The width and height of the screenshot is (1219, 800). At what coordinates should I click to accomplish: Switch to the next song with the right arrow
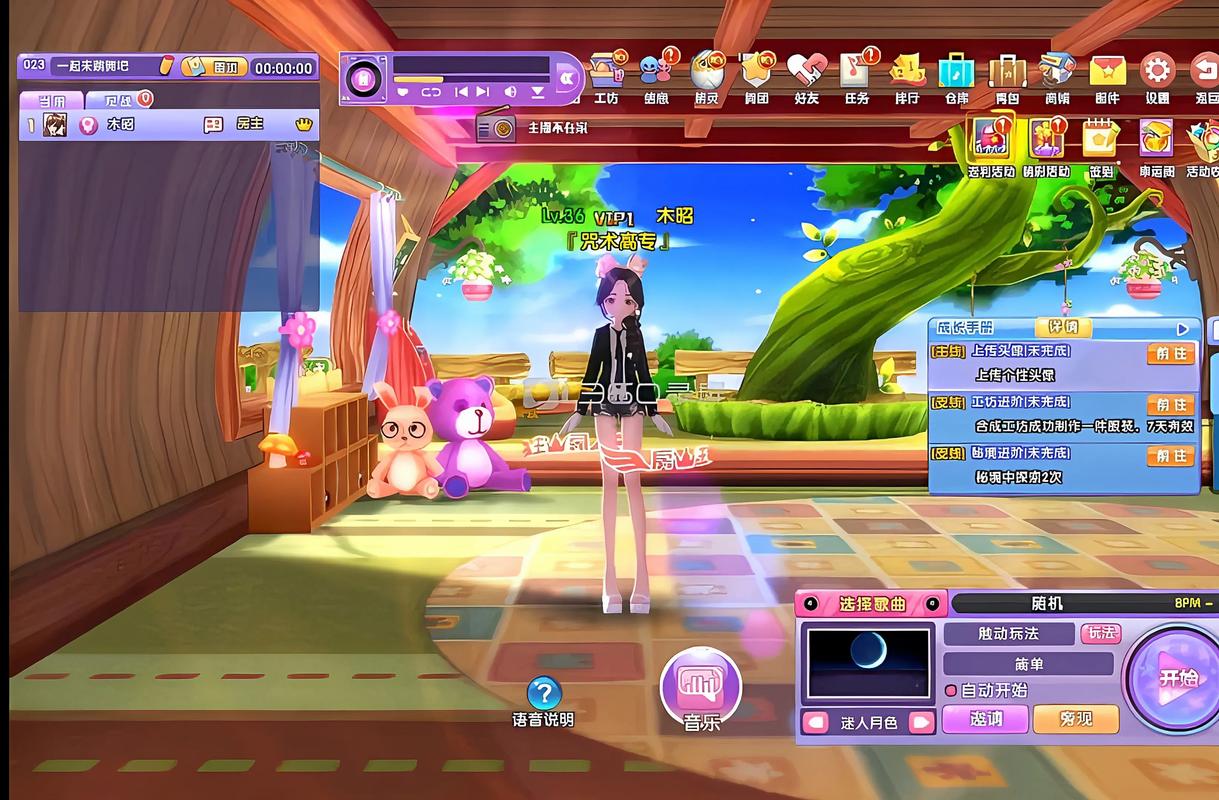coord(921,722)
